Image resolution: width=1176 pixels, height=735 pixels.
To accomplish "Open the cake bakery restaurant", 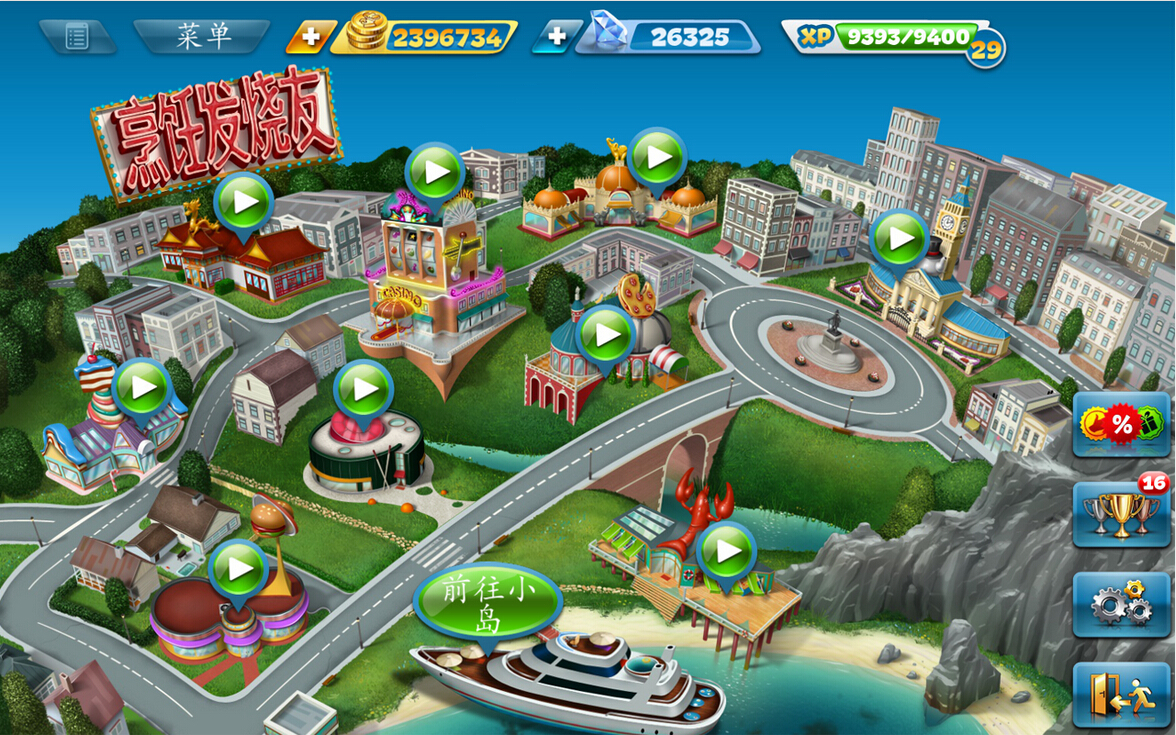I will (142, 387).
